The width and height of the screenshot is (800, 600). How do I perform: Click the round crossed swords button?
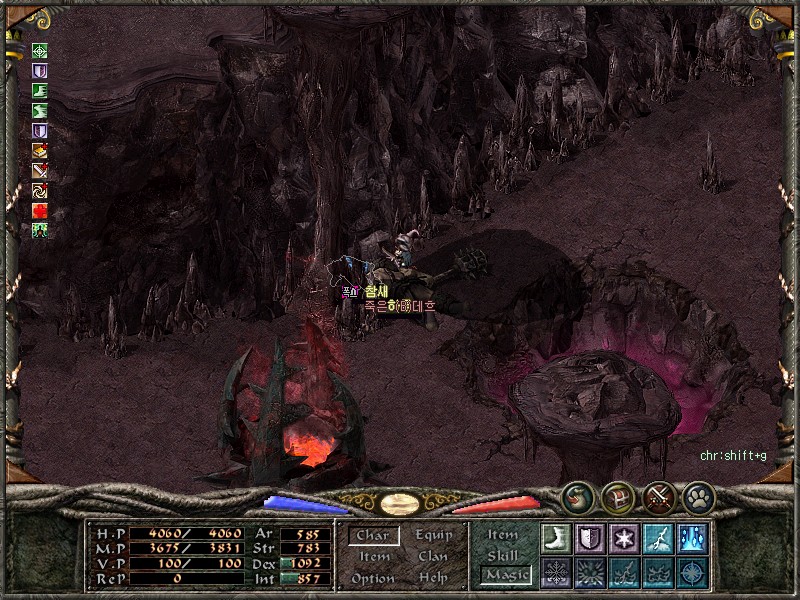[x=658, y=497]
